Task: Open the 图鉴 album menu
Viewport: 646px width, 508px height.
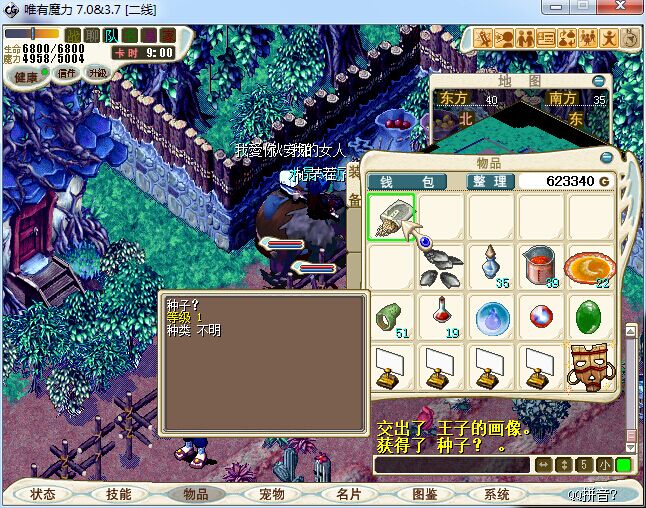Action: click(424, 494)
